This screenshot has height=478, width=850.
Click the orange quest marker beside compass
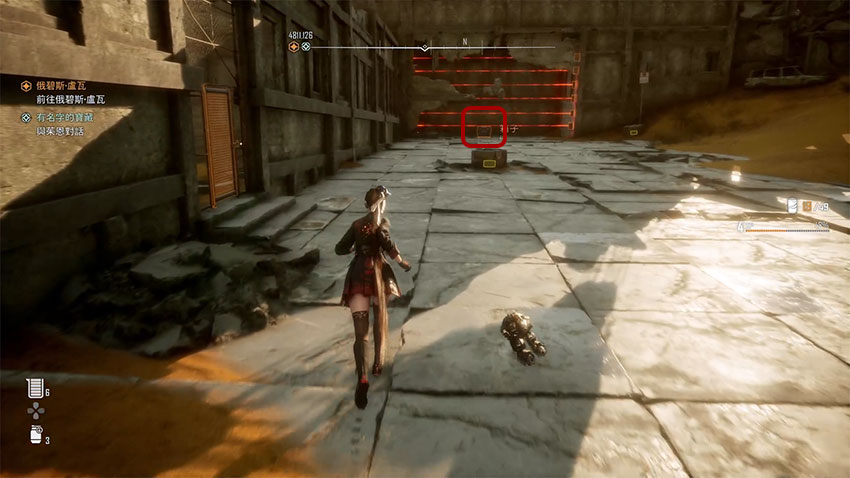click(293, 47)
